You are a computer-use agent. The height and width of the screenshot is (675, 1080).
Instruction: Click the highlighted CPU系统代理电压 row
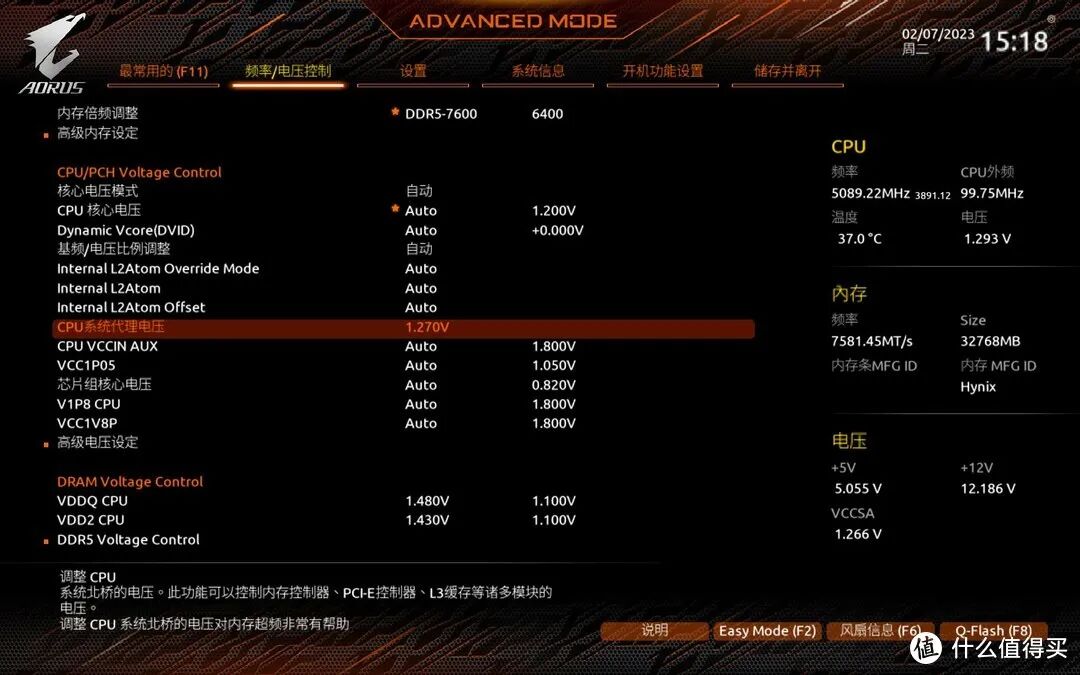[402, 327]
